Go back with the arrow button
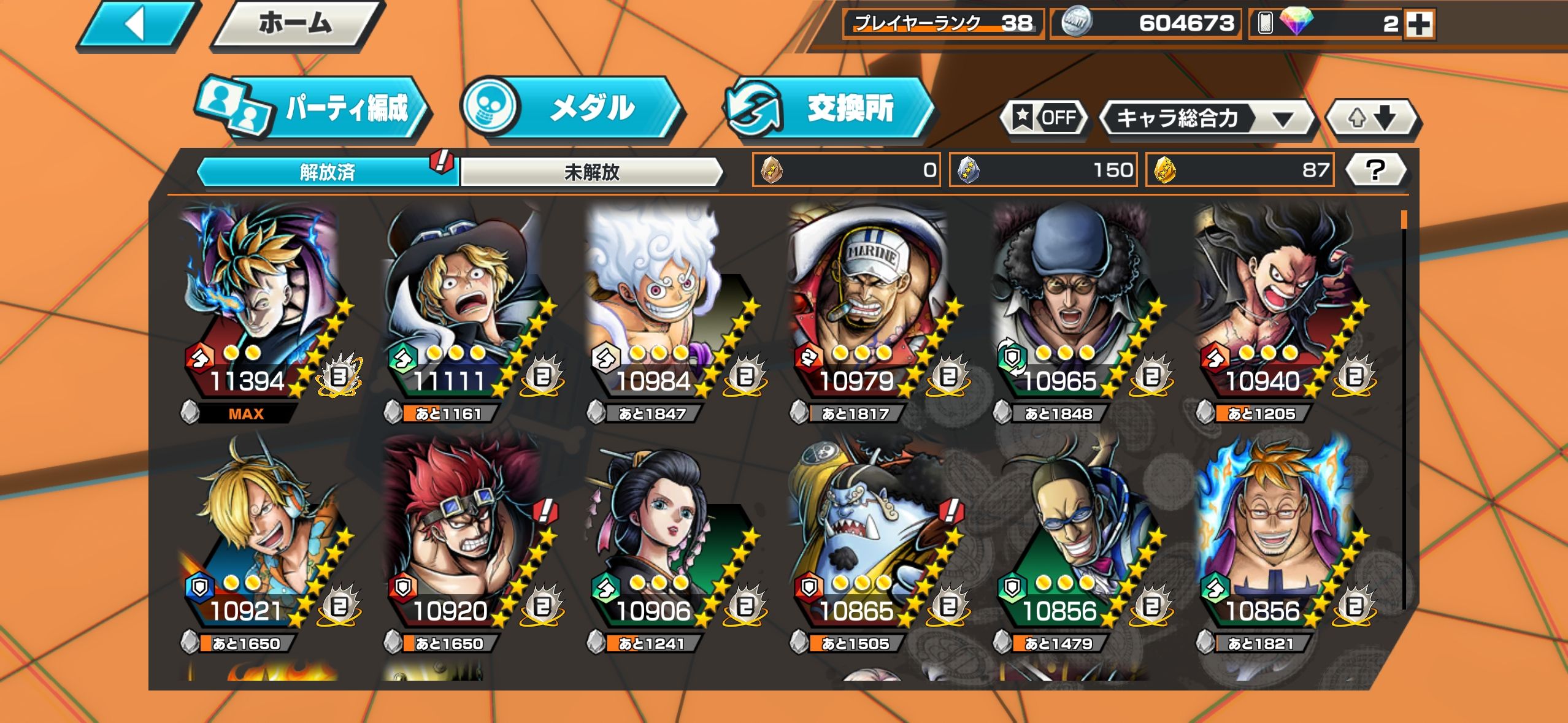 pos(136,25)
